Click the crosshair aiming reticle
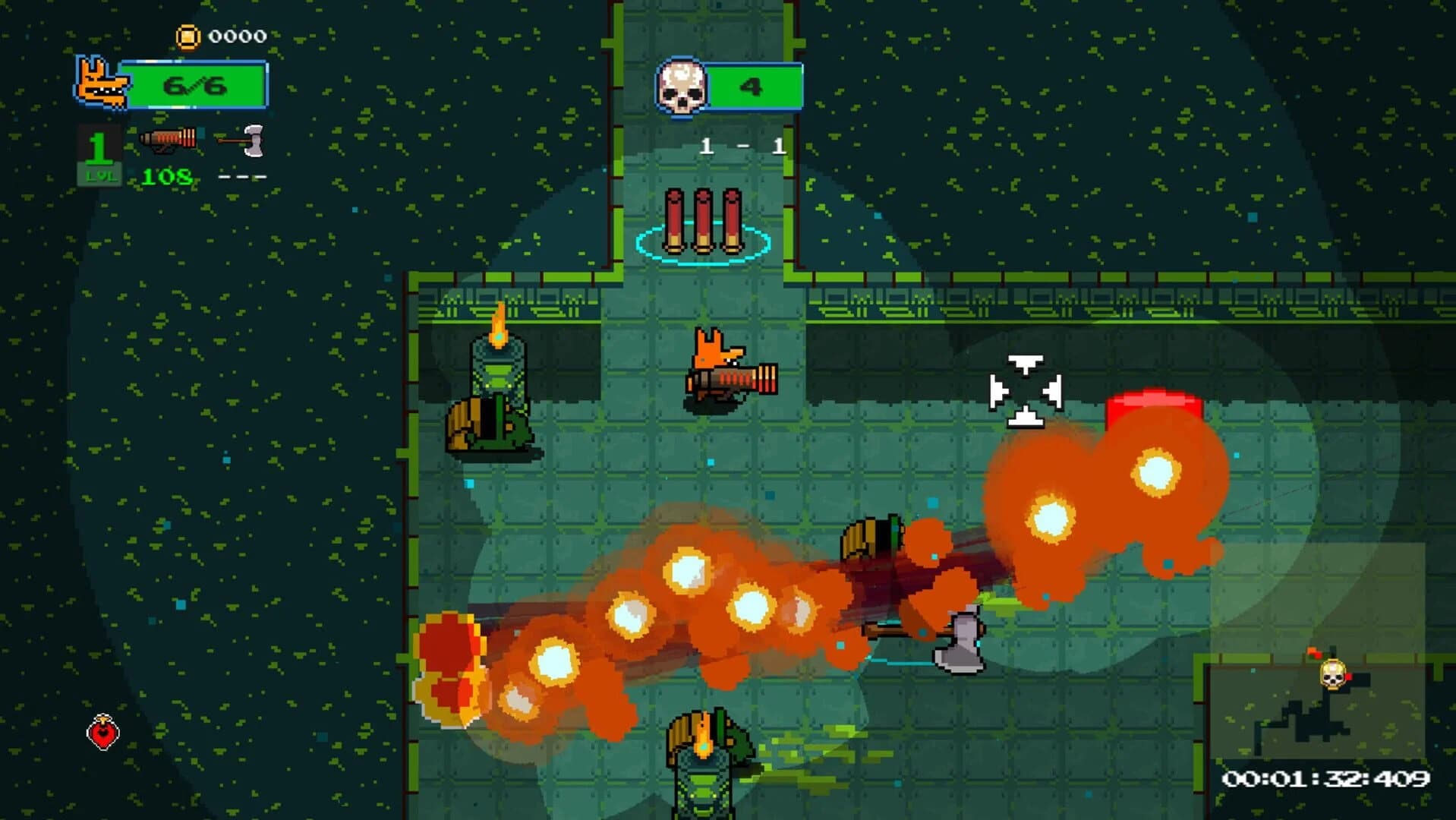 tap(1026, 389)
